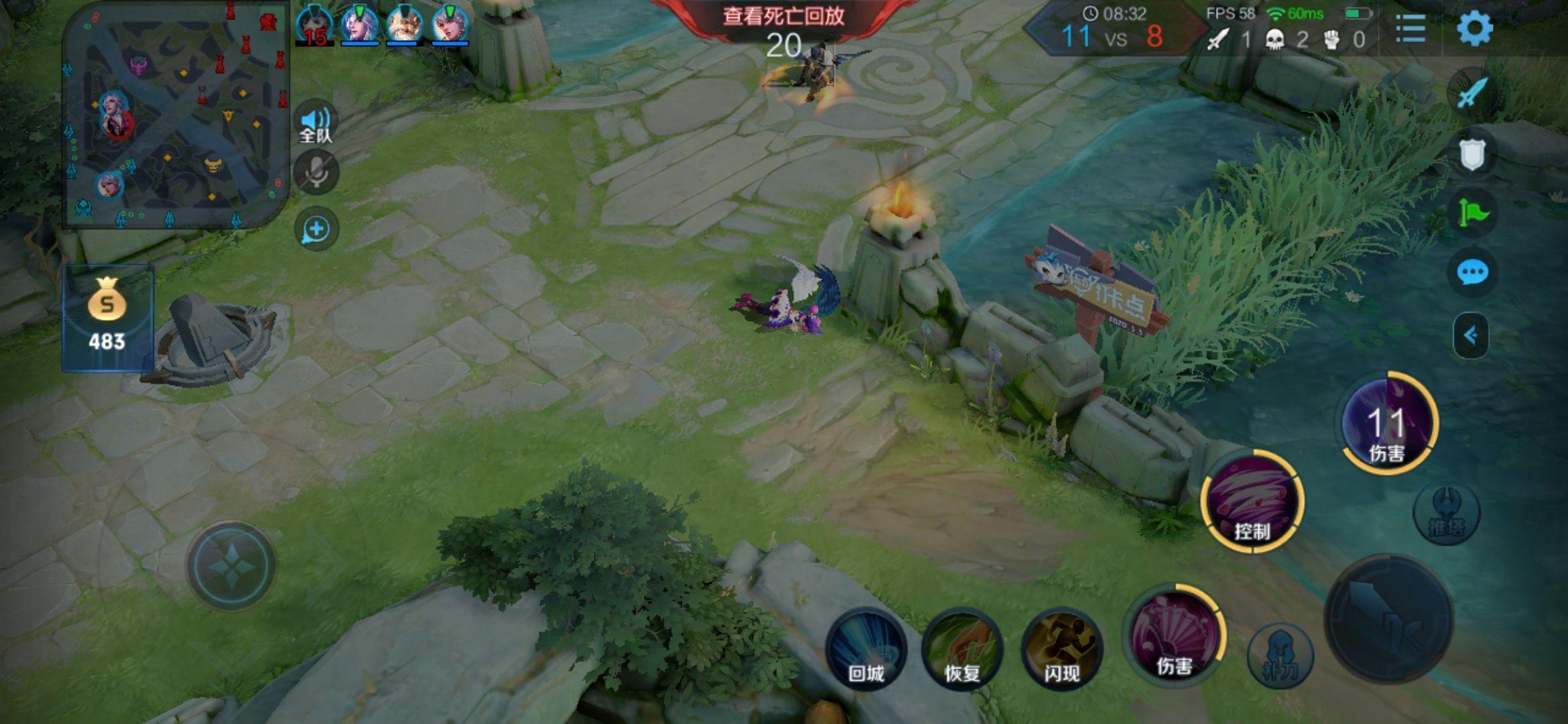Open the gold shop with 483 coins
Screen dimensions: 1568x724
(x=107, y=318)
